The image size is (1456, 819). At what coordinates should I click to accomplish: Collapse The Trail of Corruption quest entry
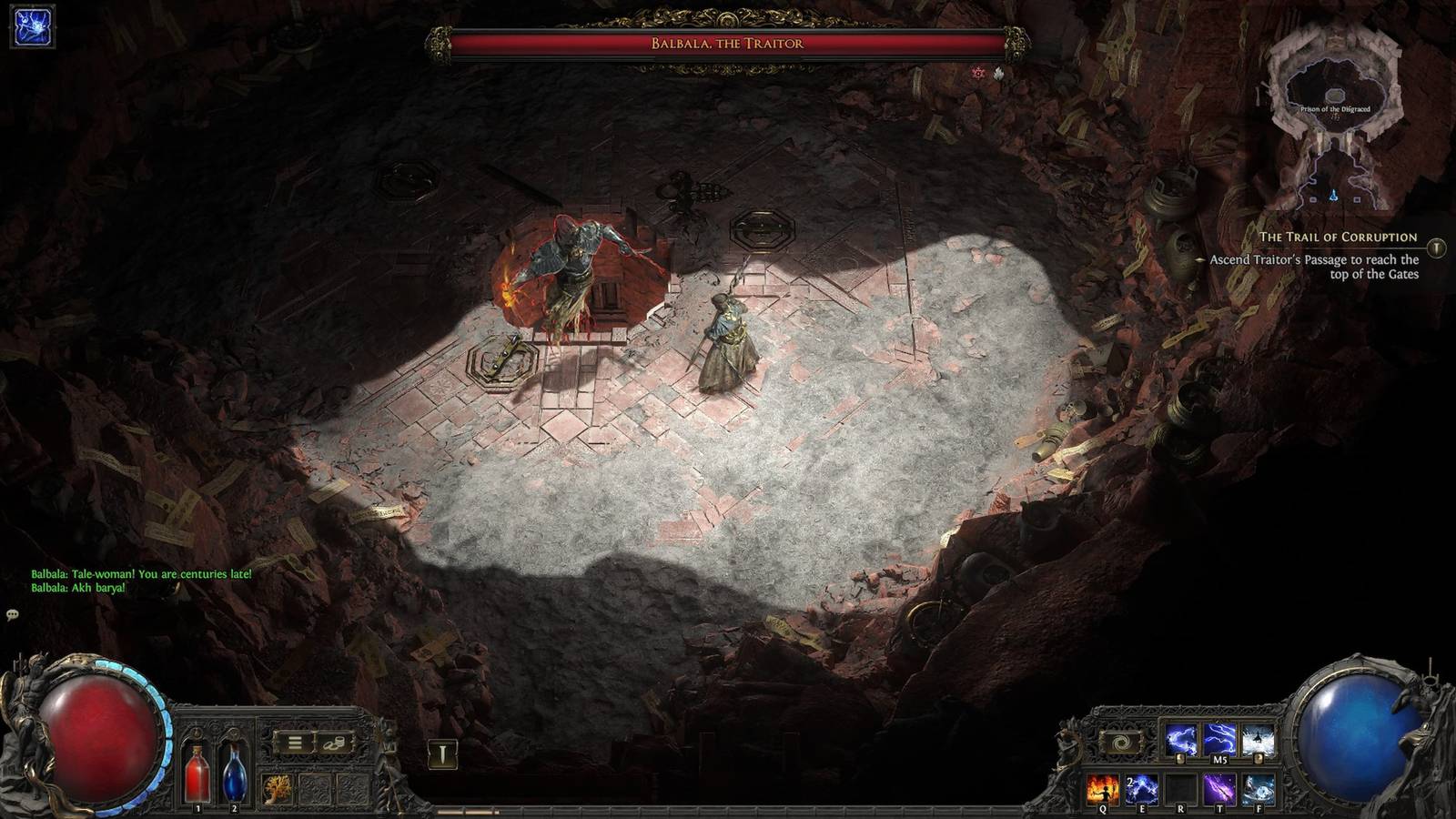(1338, 235)
